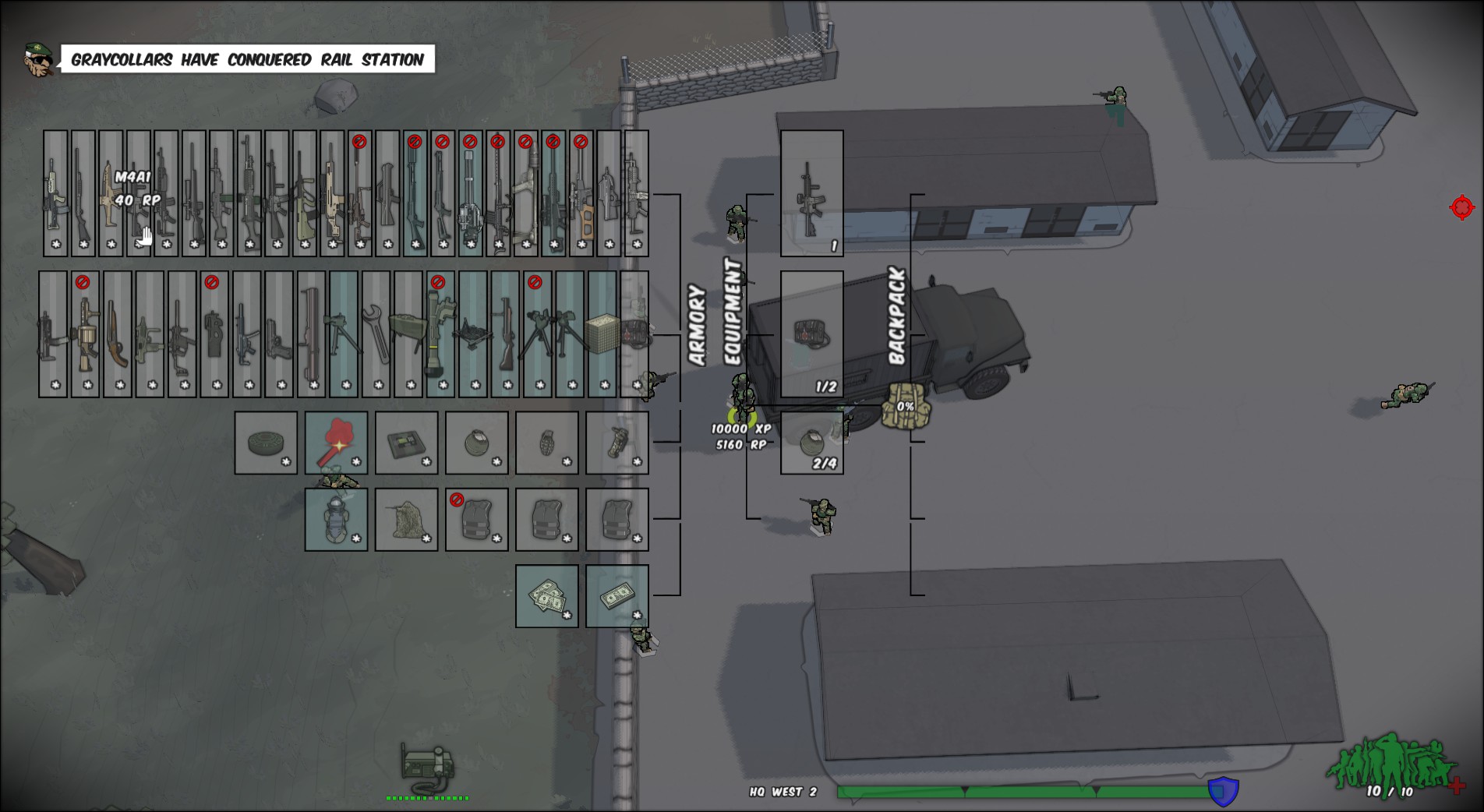Viewport: 1484px width, 812px height.
Task: Toggle the star on the ghillie suit slot
Action: pyautogui.click(x=426, y=539)
